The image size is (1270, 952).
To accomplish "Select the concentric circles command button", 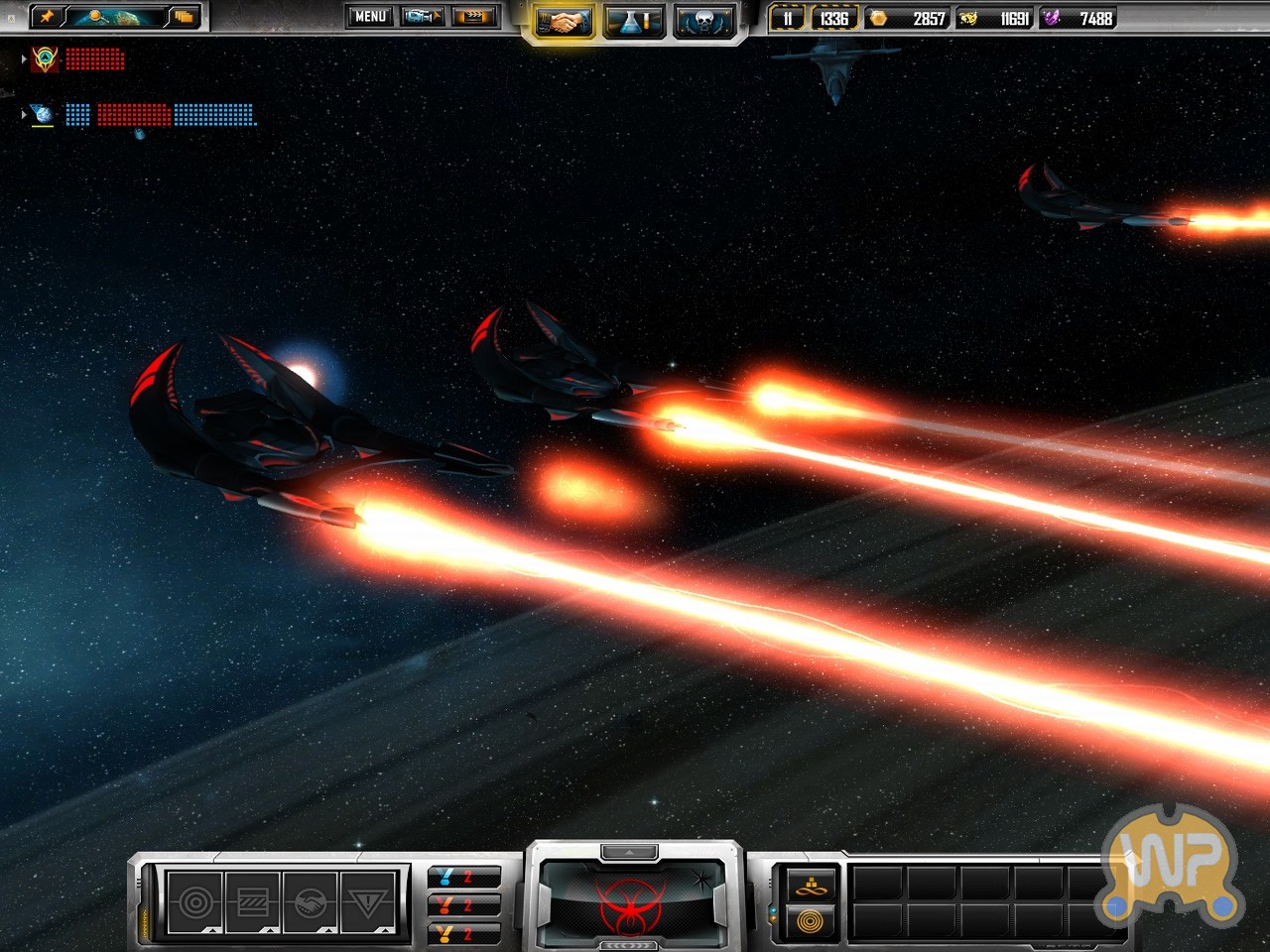I will [195, 902].
